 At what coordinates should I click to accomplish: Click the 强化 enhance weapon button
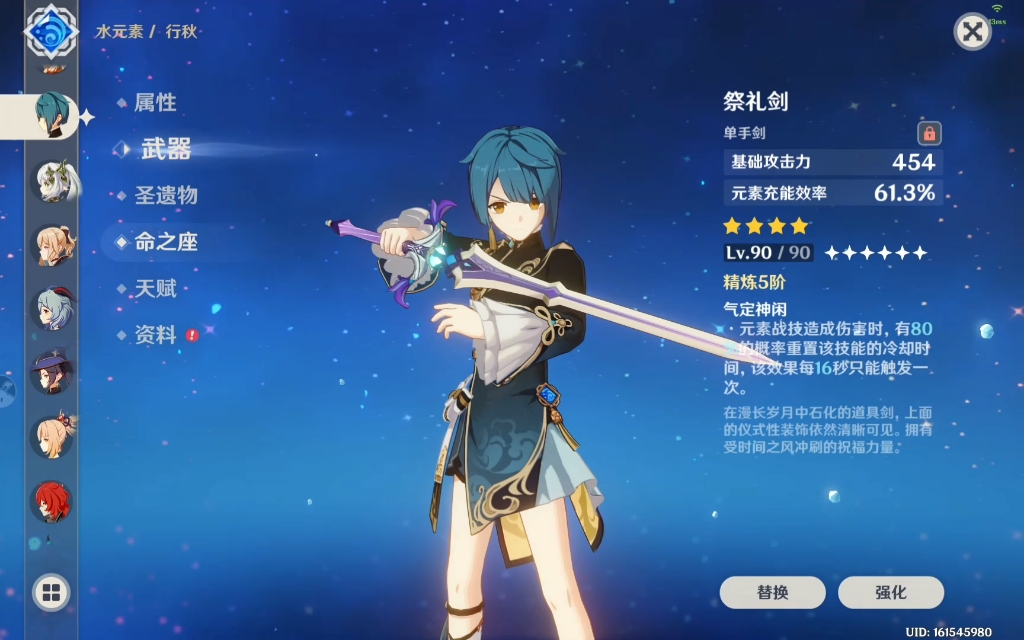pos(890,592)
